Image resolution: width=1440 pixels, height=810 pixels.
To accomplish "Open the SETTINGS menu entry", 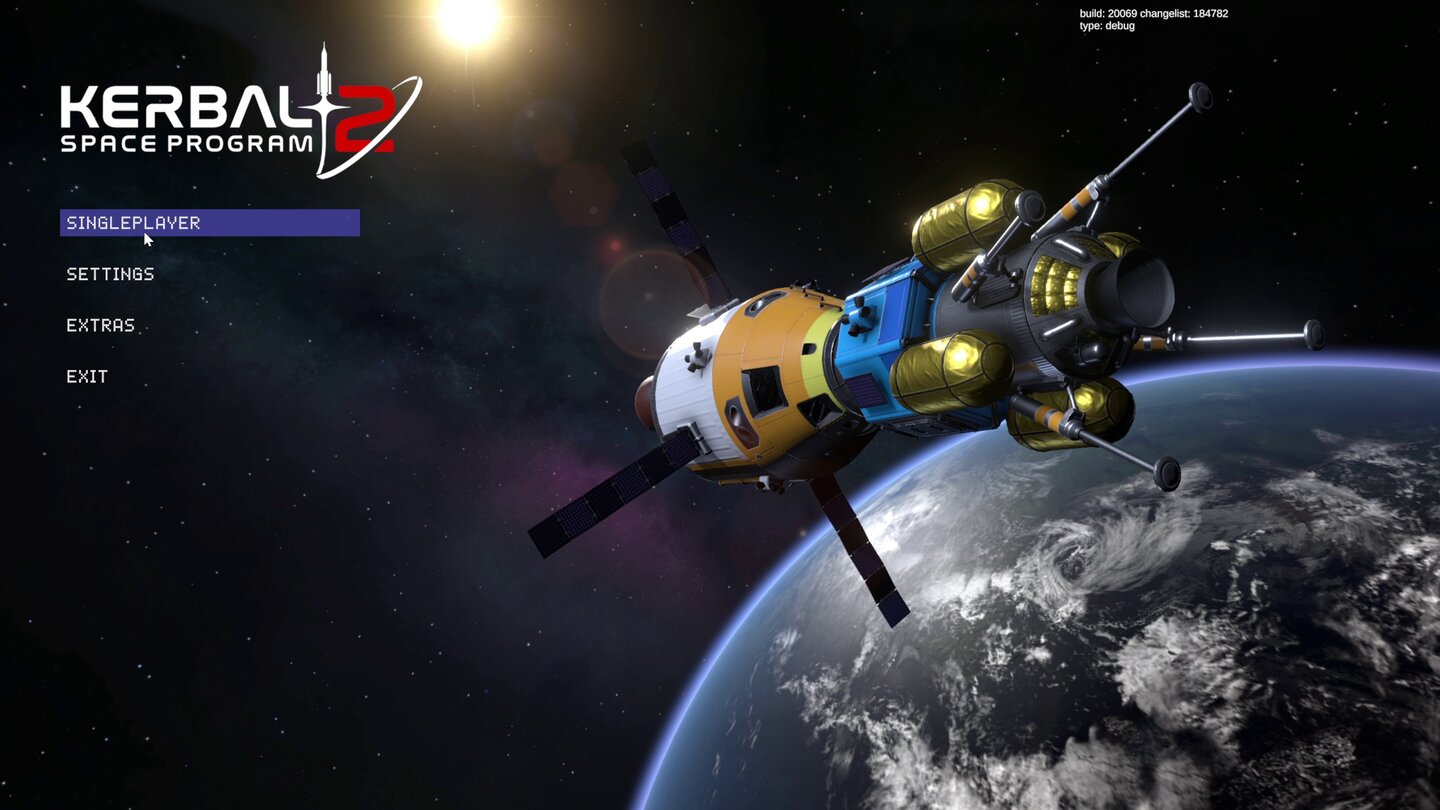I will (110, 274).
